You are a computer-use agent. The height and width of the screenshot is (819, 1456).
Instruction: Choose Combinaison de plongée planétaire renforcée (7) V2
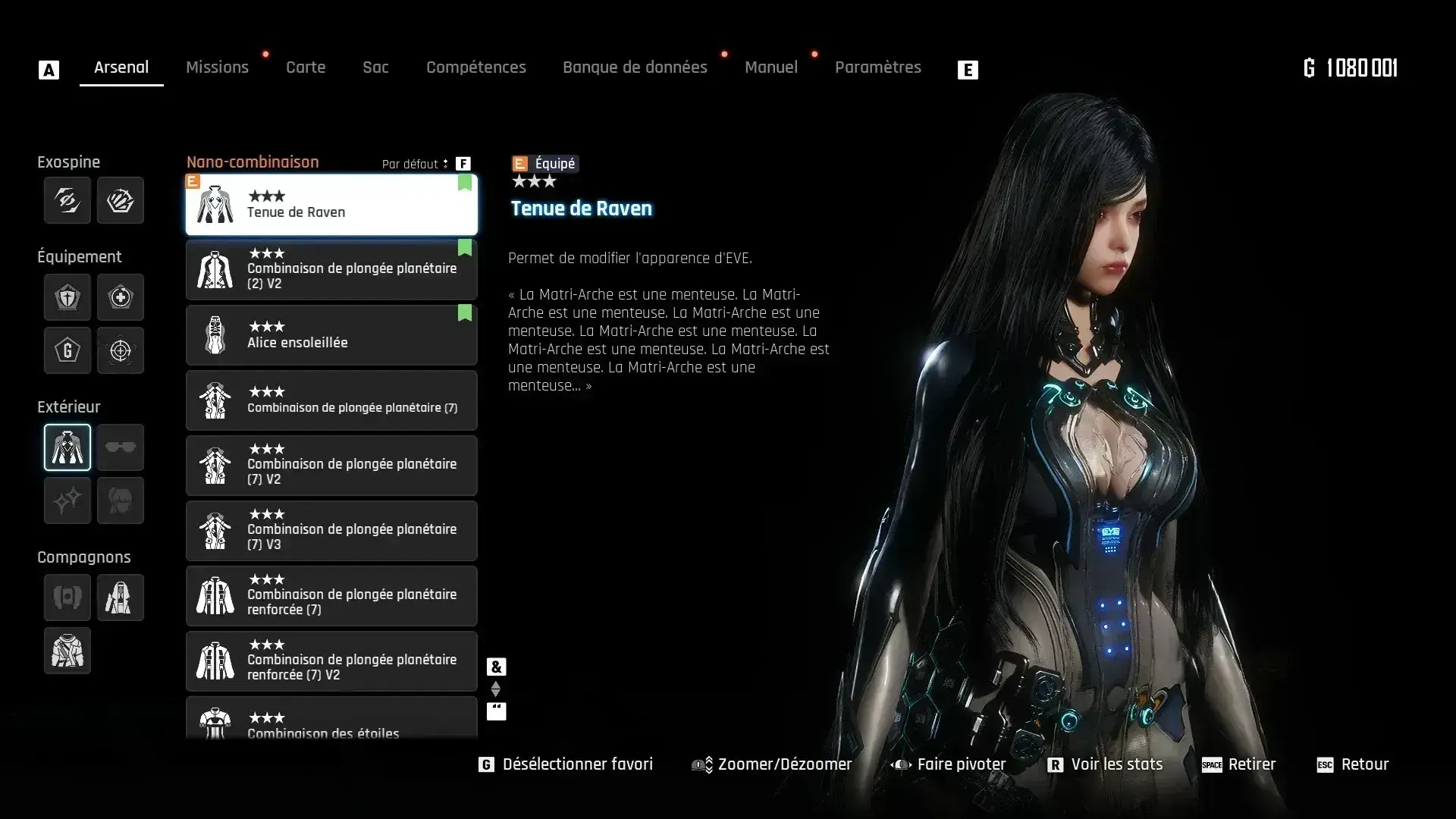click(x=331, y=661)
